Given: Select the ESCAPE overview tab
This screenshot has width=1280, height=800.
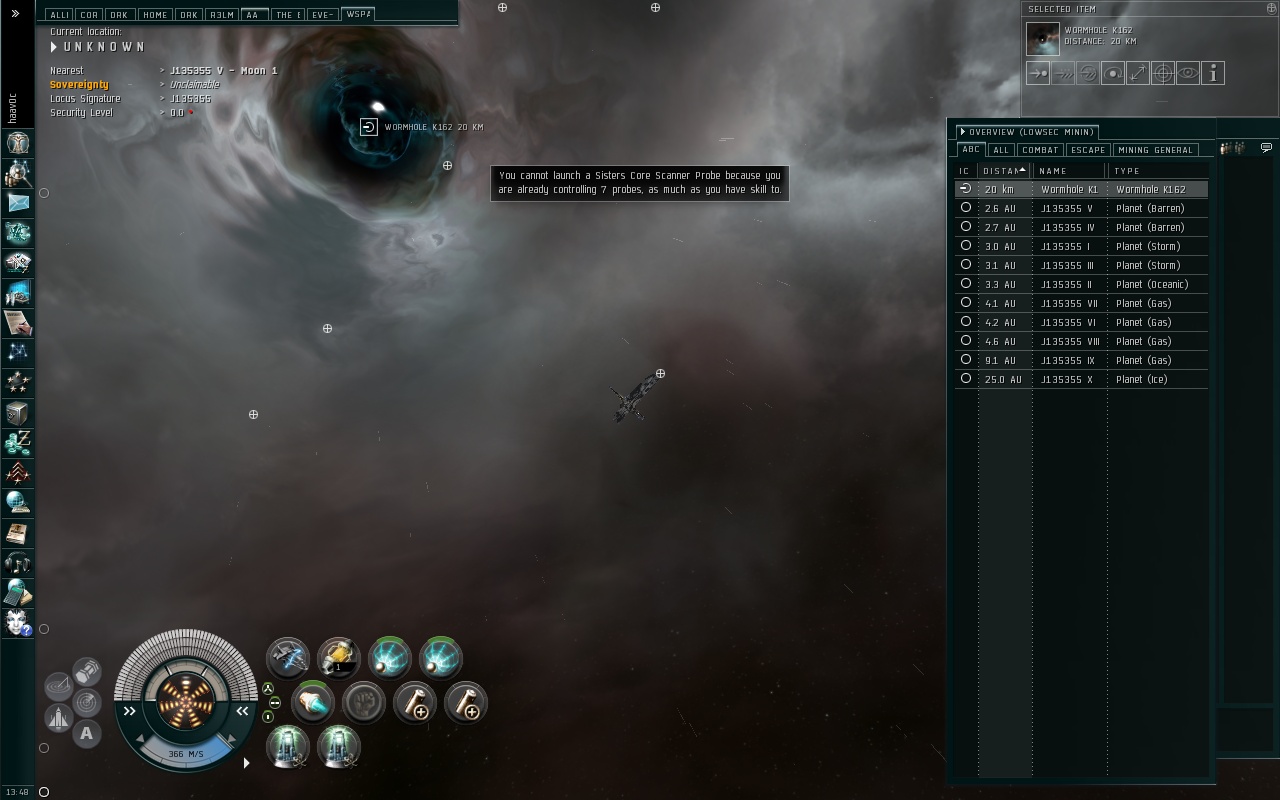Looking at the screenshot, I should 1087,150.
